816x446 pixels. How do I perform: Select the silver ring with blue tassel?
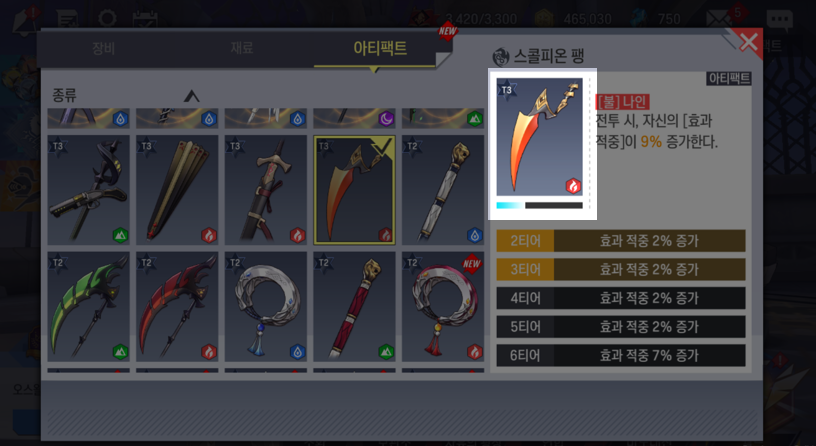265,306
